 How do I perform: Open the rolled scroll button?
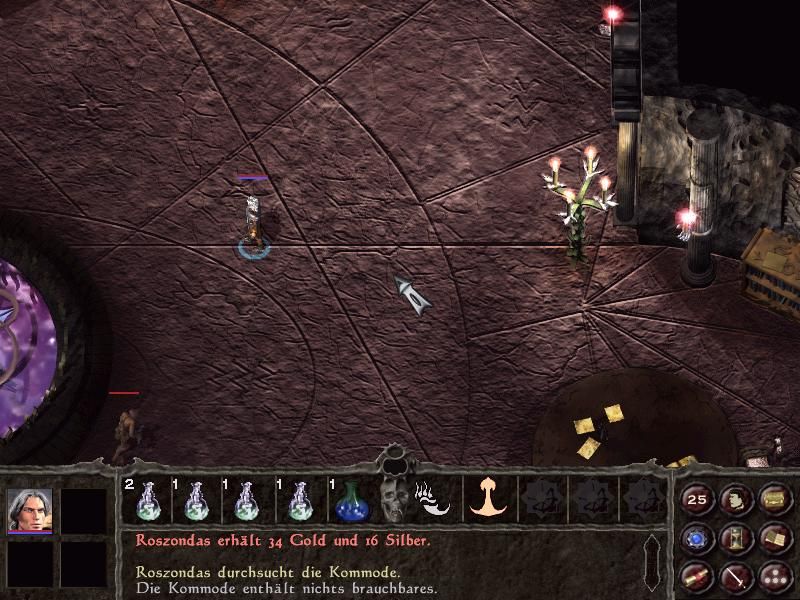pos(696,577)
